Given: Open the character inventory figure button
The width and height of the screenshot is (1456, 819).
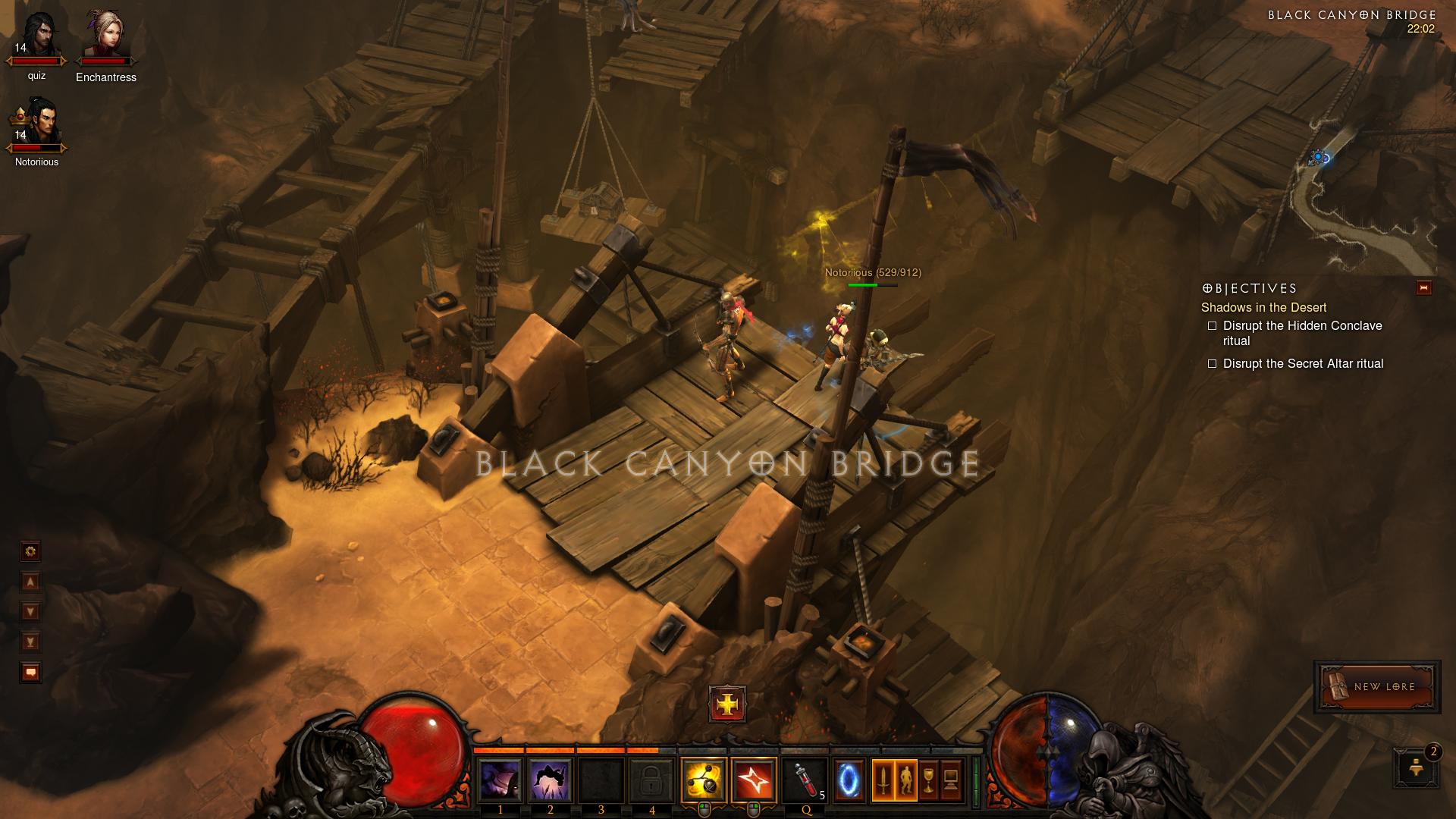Looking at the screenshot, I should click(905, 780).
